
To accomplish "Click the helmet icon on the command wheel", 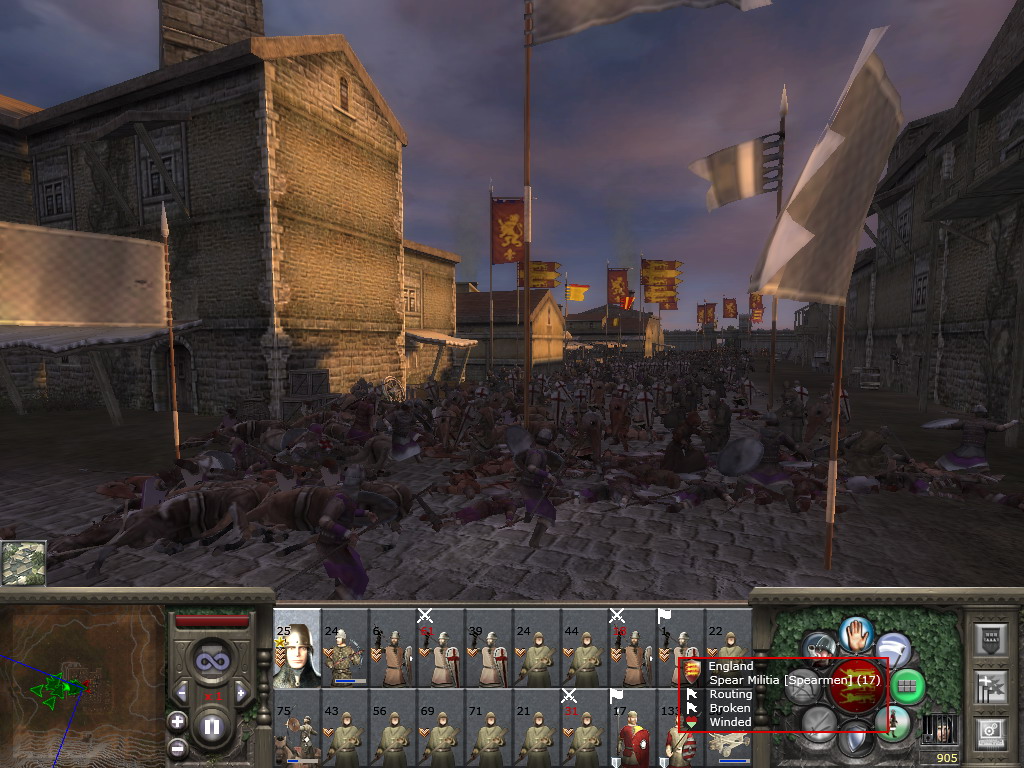I will 819,647.
